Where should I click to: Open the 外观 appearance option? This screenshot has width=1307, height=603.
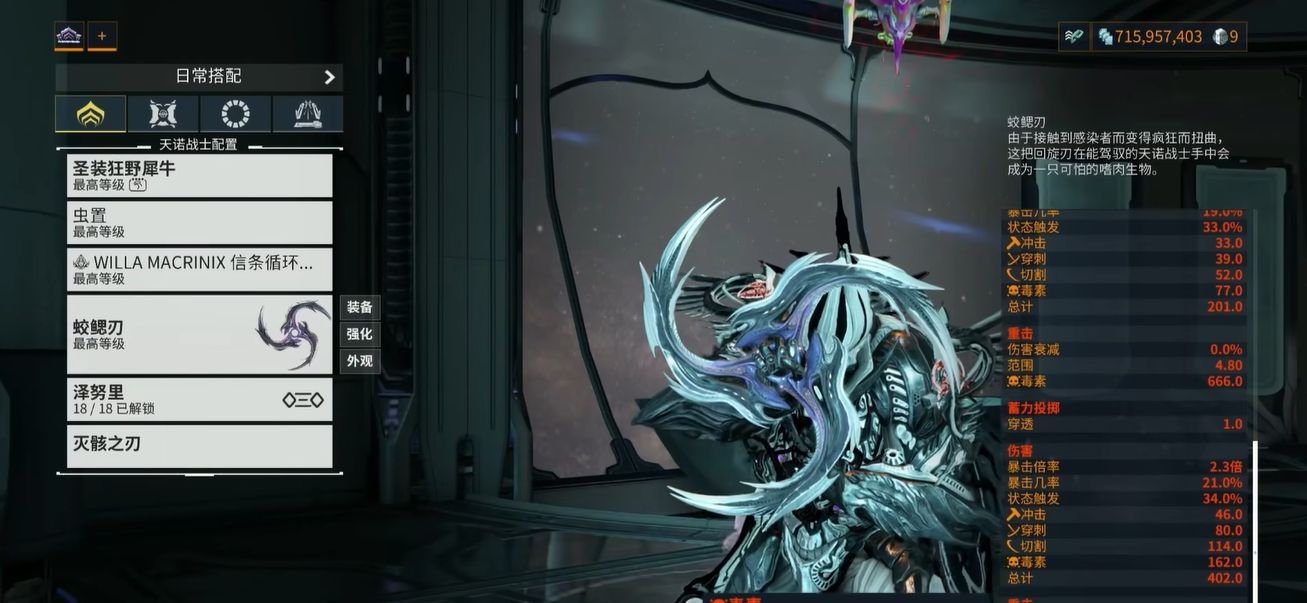point(359,361)
